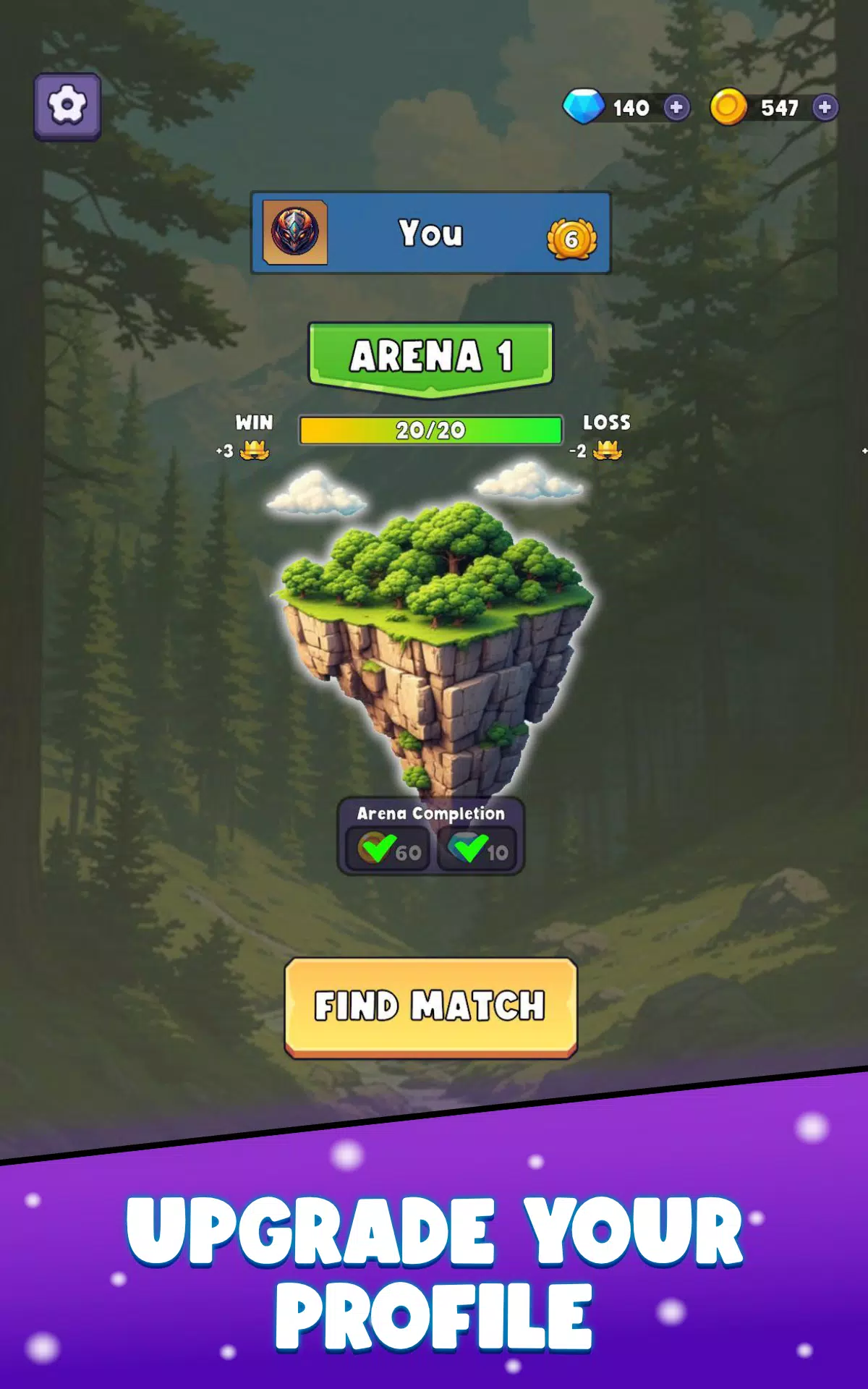This screenshot has width=868, height=1389.
Task: Open the "You" player profile banner
Action: point(431,233)
